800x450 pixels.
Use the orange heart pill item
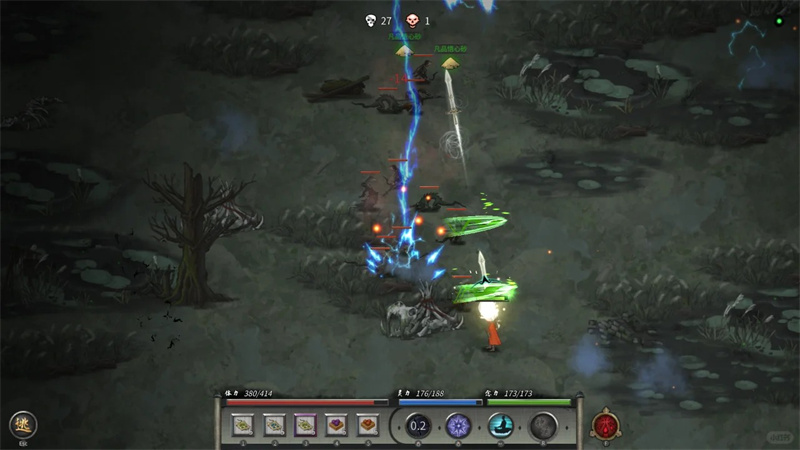click(367, 425)
